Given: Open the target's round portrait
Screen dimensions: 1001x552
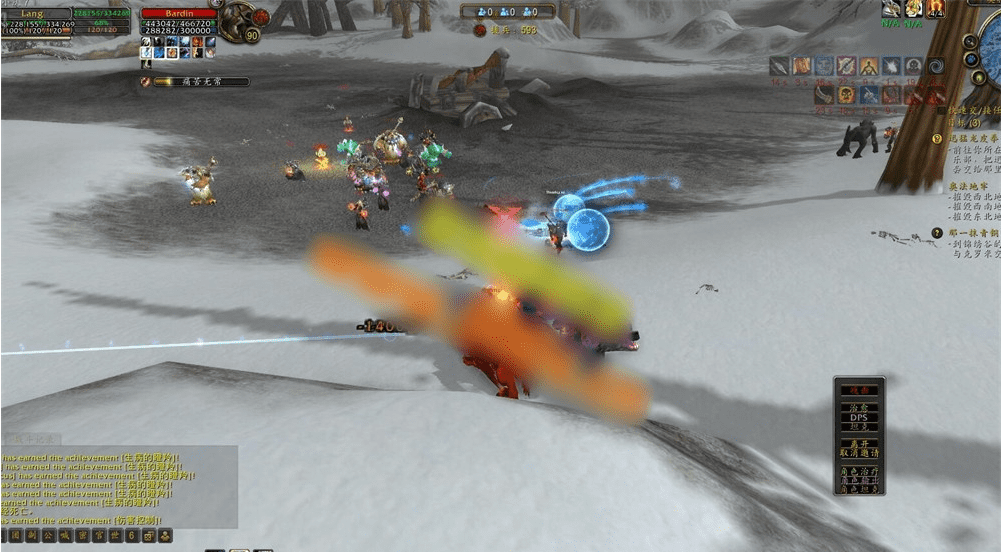Looking at the screenshot, I should (237, 21).
